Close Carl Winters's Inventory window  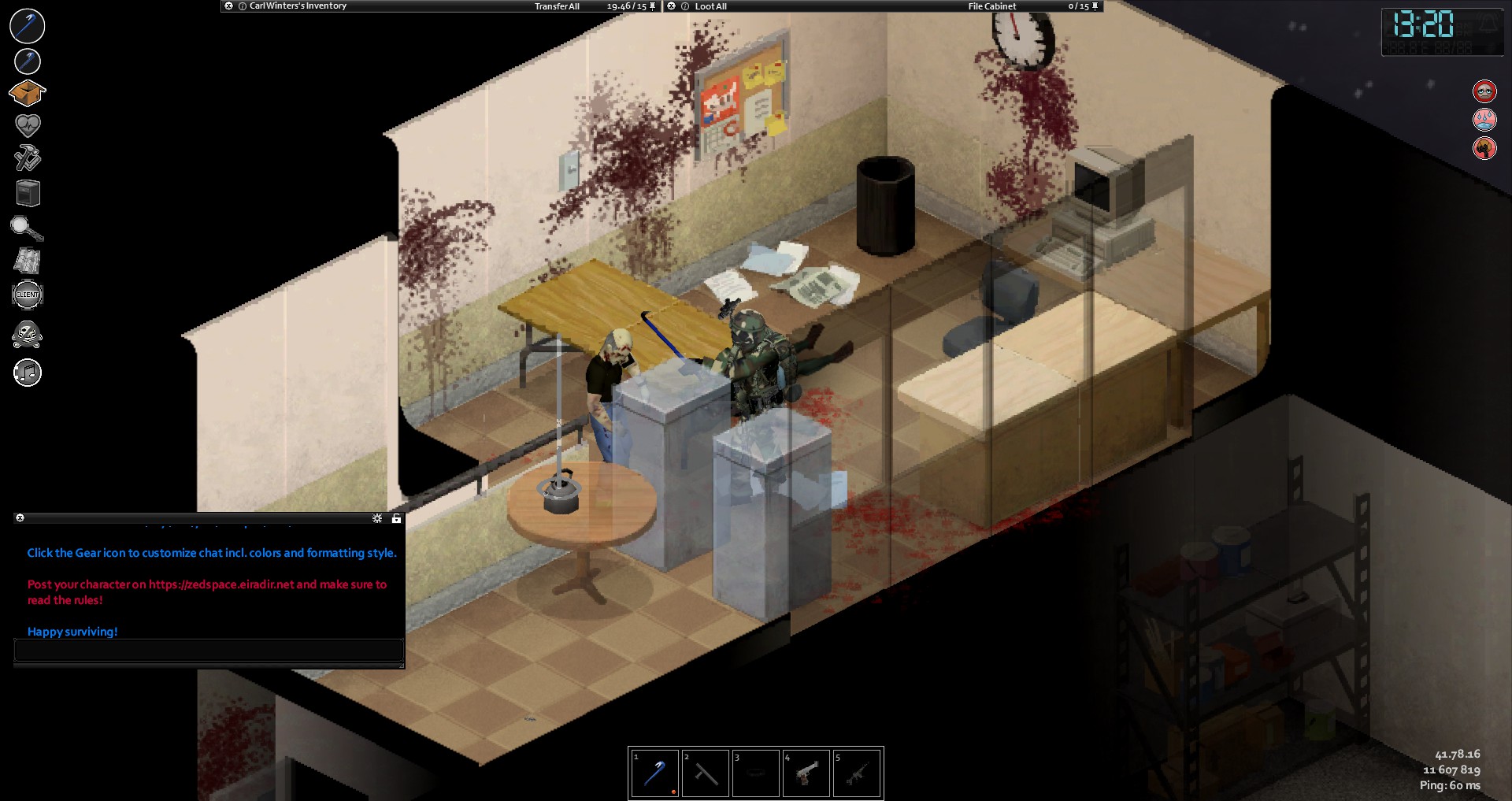pyautogui.click(x=229, y=6)
